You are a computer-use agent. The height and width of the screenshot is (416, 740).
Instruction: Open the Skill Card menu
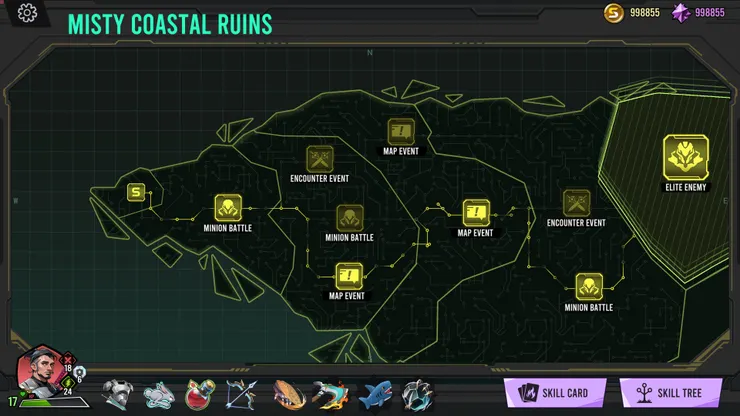tap(555, 392)
